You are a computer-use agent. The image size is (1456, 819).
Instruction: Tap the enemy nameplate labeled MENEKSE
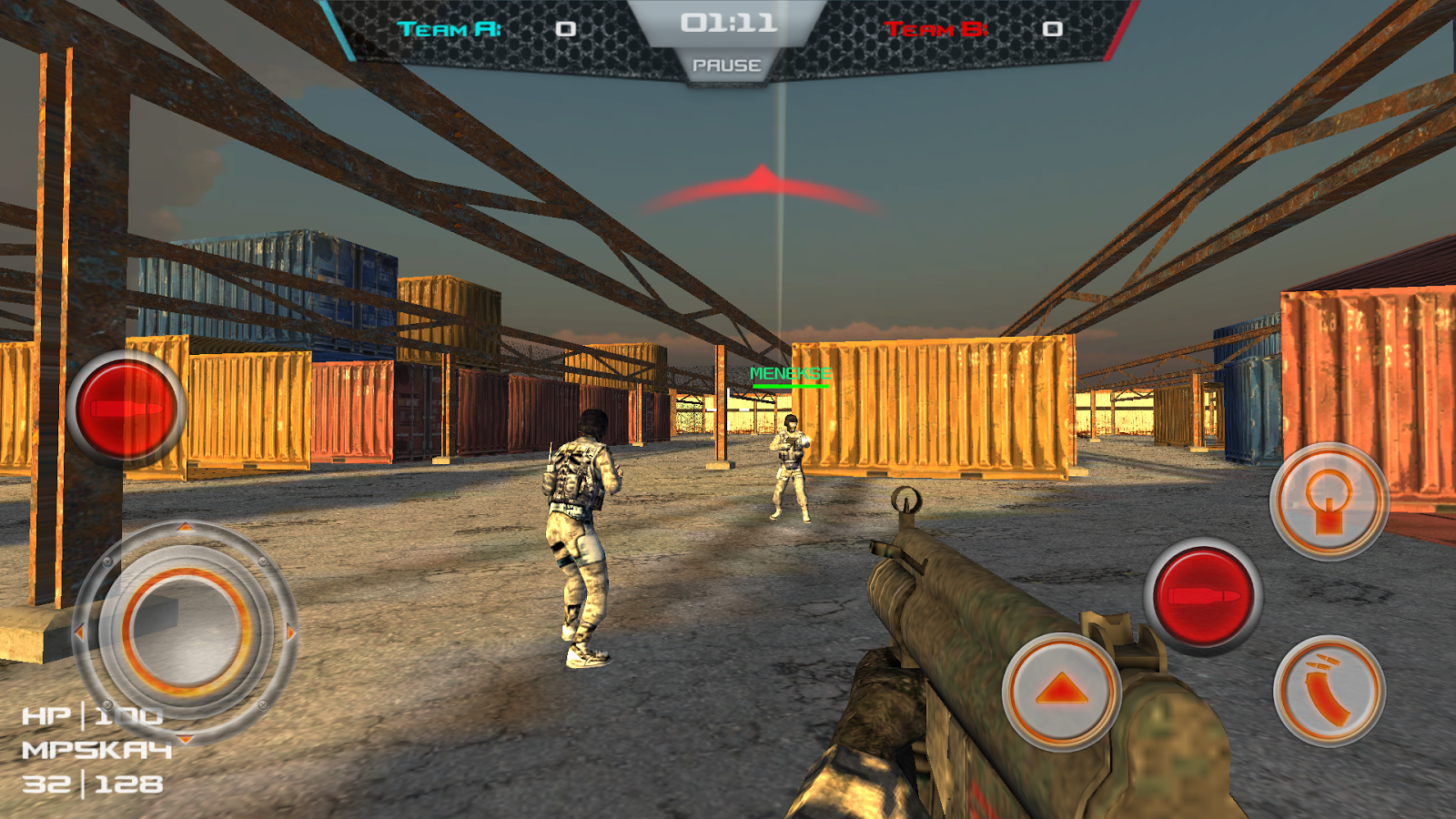pos(790,371)
